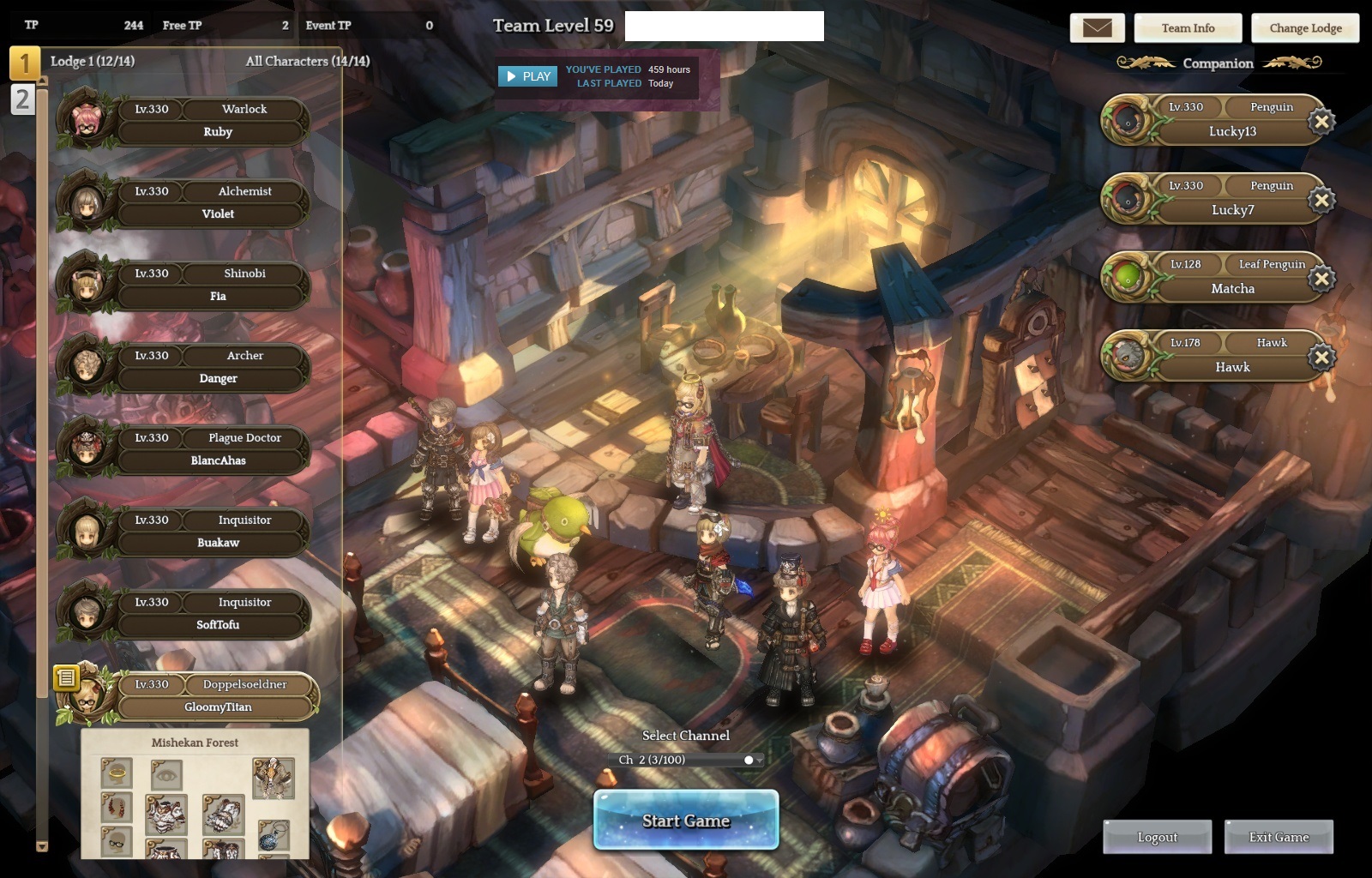Screen dimensions: 1372x878
Task: Click the blue Steam PLAY button
Action: coord(527,76)
